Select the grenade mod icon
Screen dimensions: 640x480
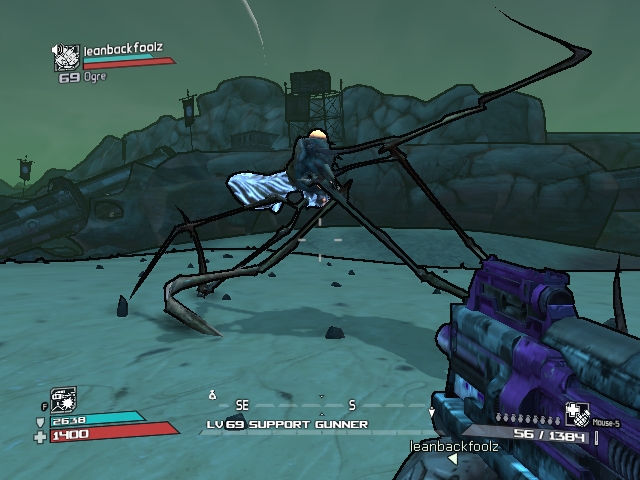point(577,414)
